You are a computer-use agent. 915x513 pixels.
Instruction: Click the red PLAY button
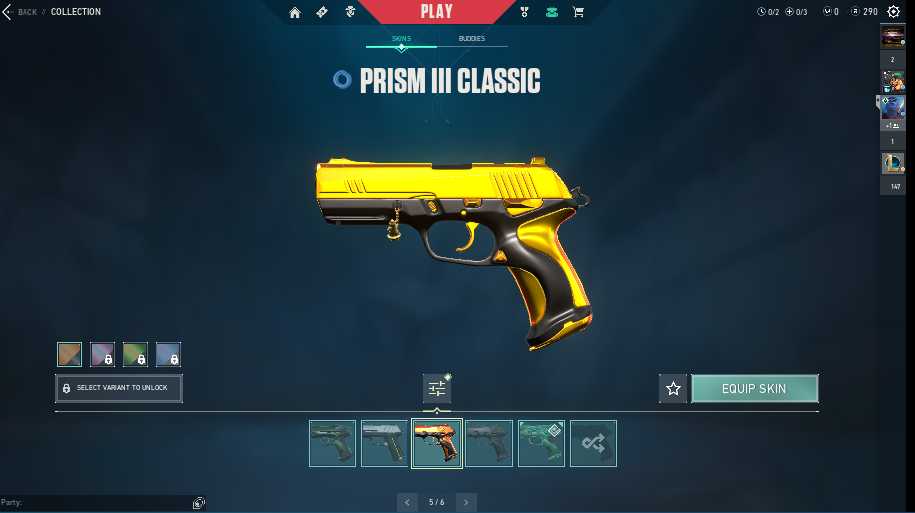pyautogui.click(x=436, y=12)
